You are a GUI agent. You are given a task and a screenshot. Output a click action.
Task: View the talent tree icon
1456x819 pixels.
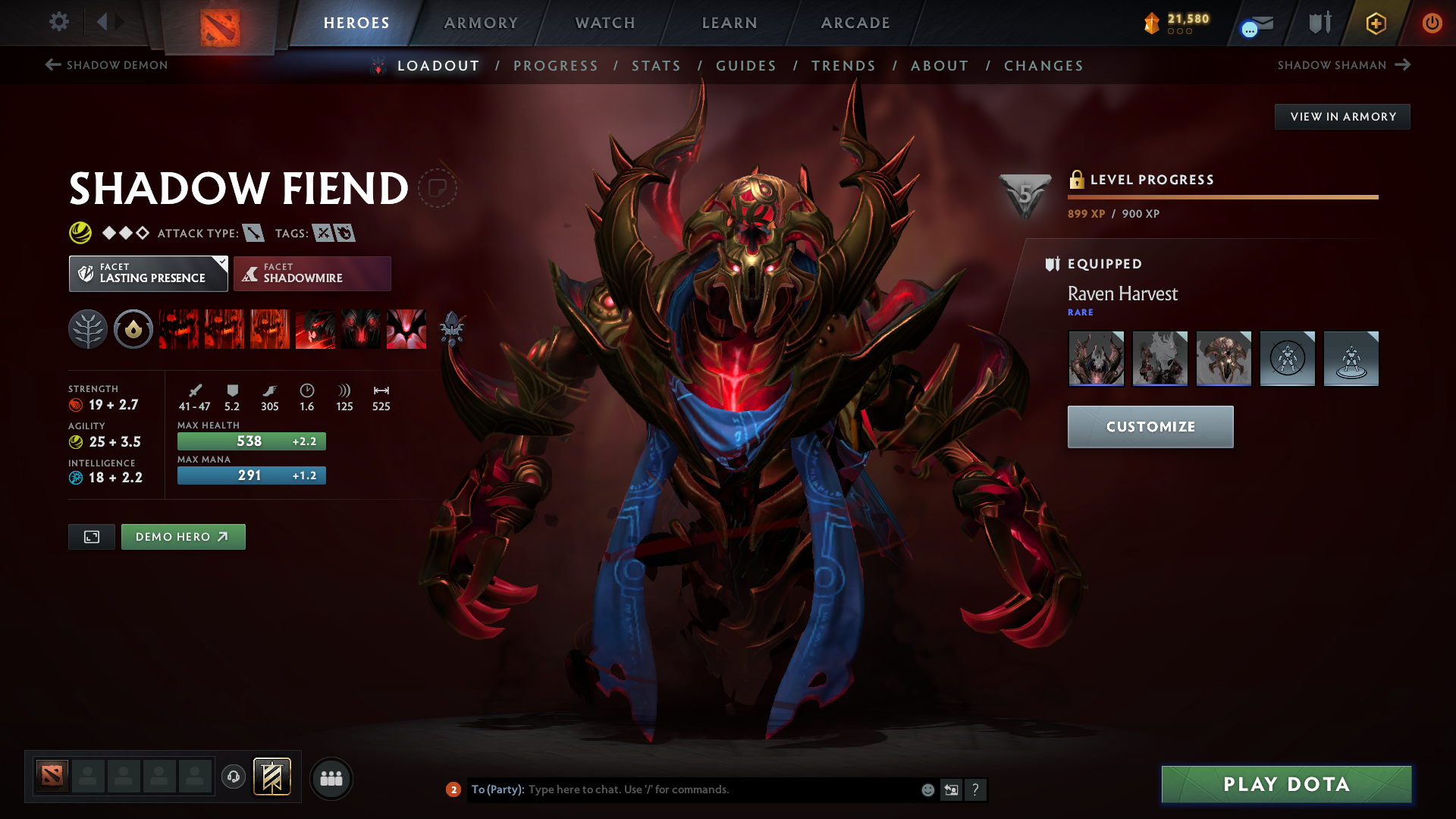[87, 329]
